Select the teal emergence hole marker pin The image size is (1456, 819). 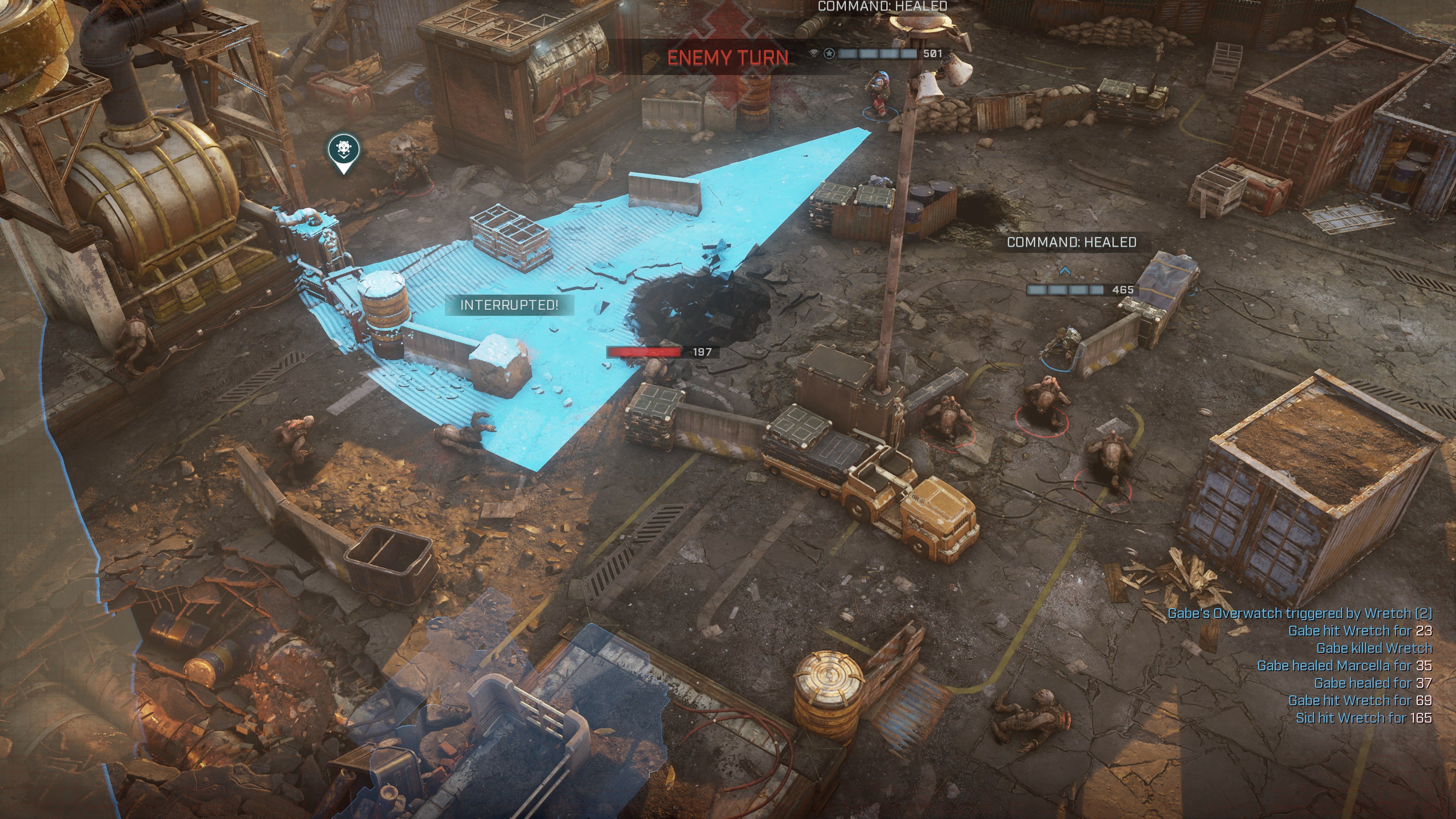coord(344,151)
